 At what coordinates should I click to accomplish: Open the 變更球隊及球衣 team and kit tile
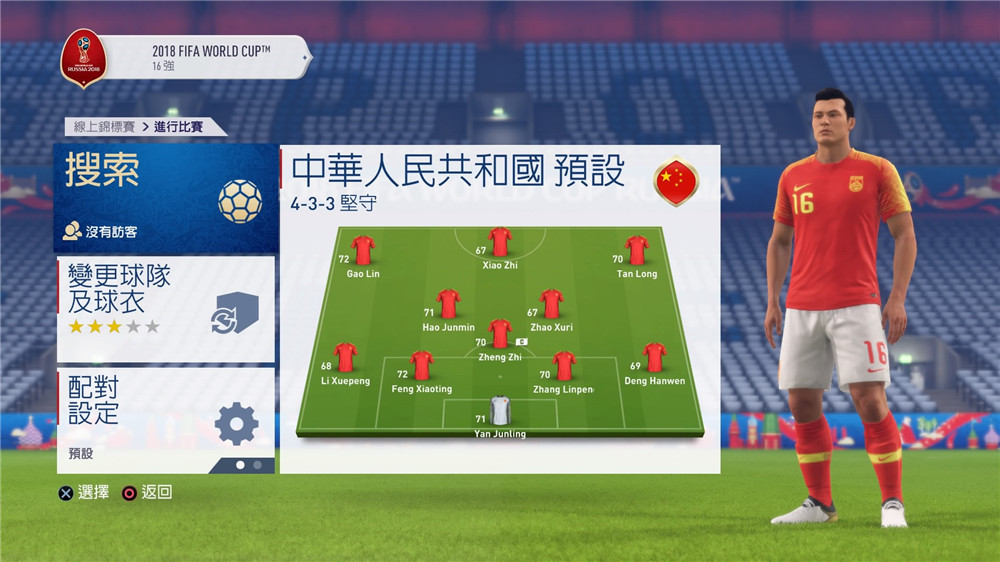[x=165, y=308]
